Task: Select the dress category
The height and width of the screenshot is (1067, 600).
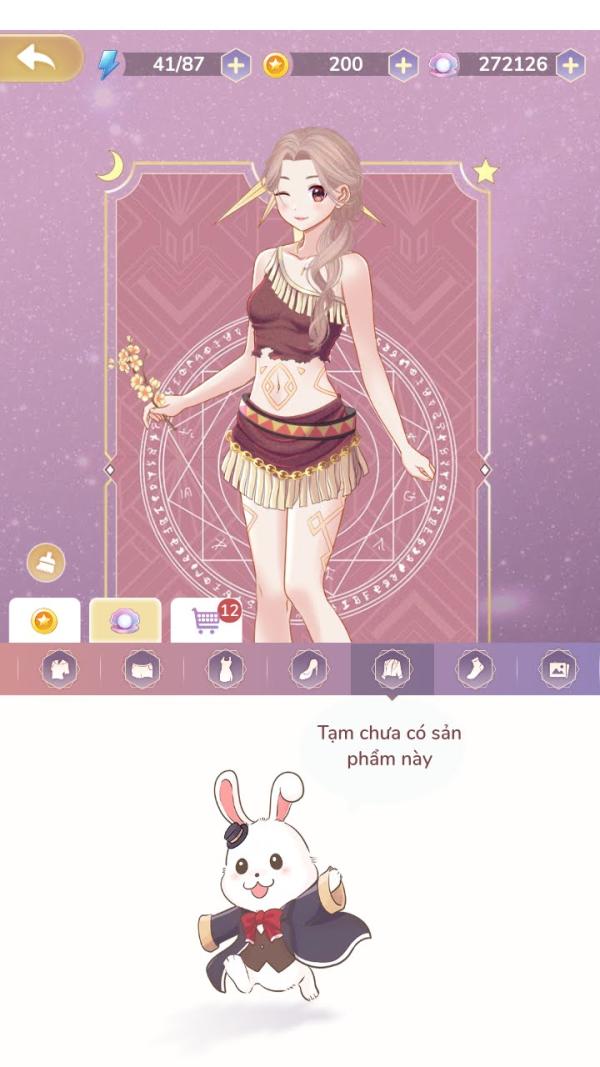Action: (x=225, y=669)
